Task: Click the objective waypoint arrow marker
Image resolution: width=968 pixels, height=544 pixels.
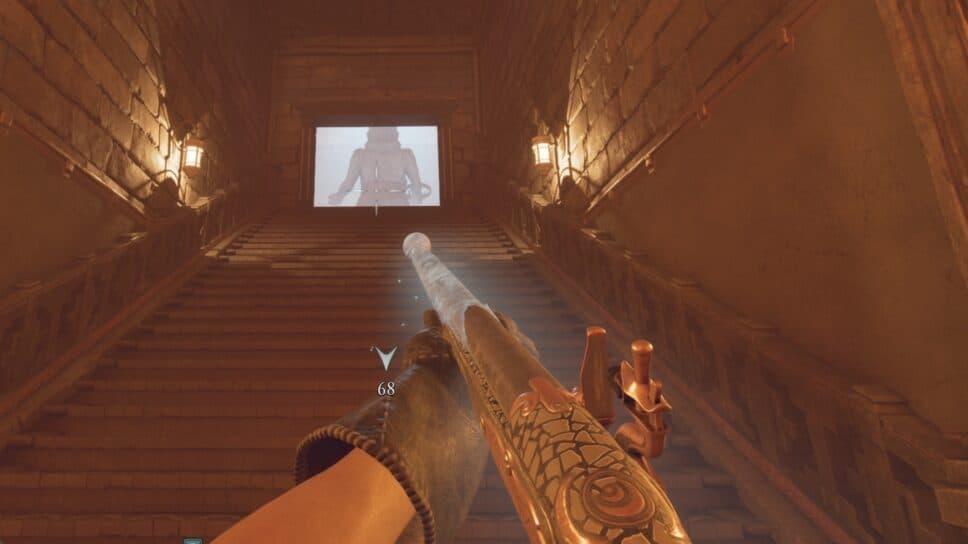Action: point(385,358)
